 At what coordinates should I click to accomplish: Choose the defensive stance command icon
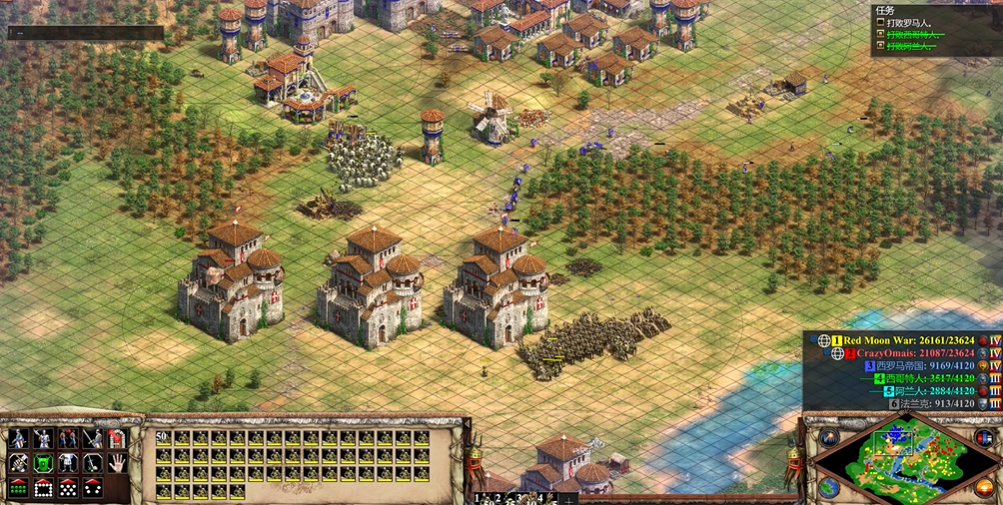(x=43, y=439)
